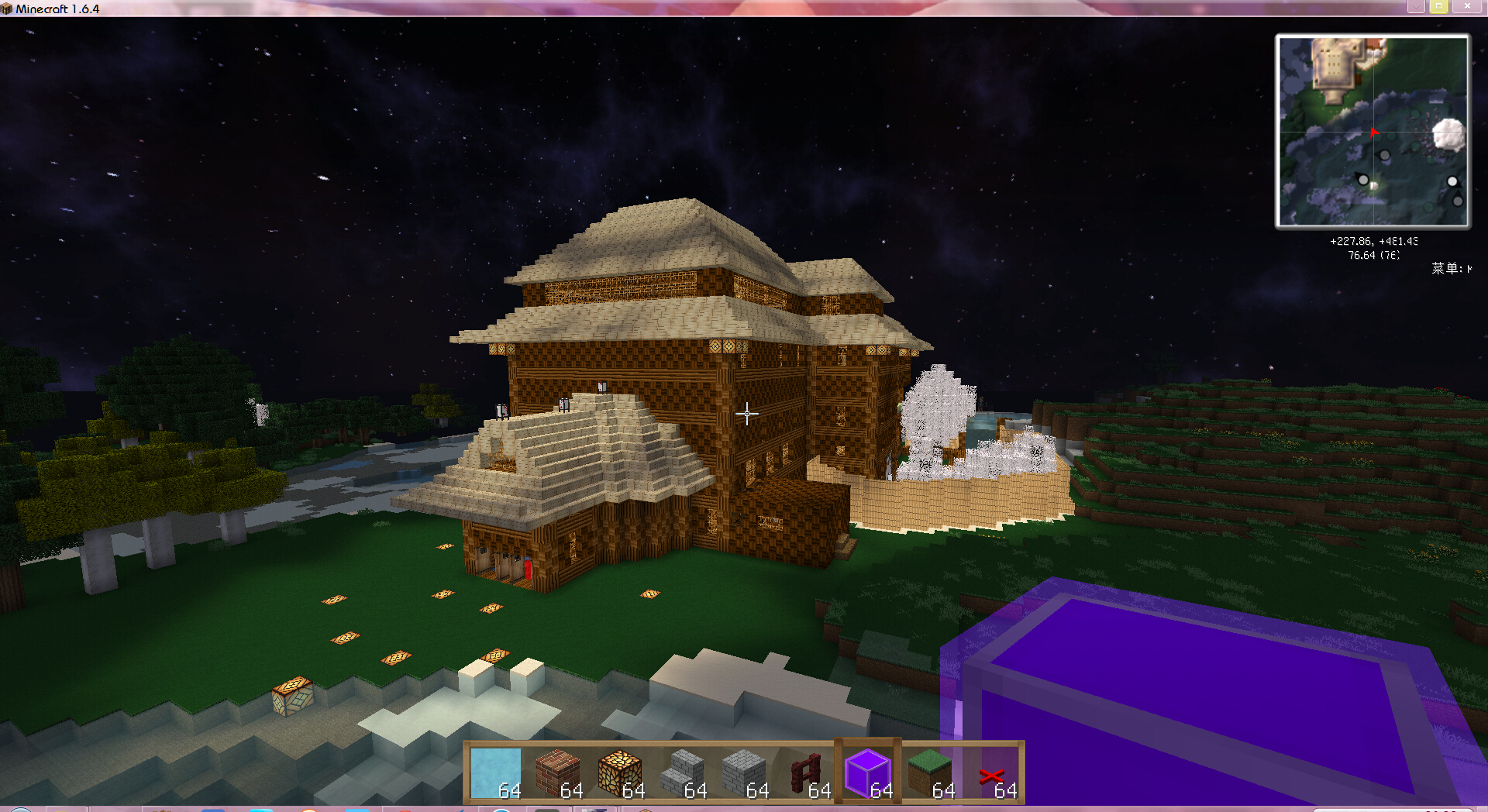Click the minimap in the corner

tap(1373, 131)
